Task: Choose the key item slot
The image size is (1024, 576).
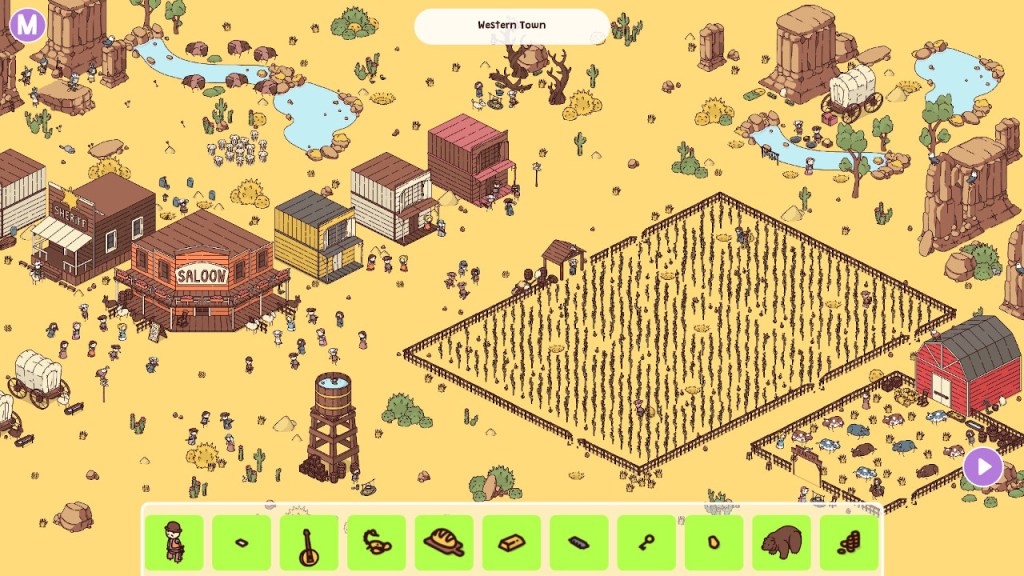Action: (646, 543)
